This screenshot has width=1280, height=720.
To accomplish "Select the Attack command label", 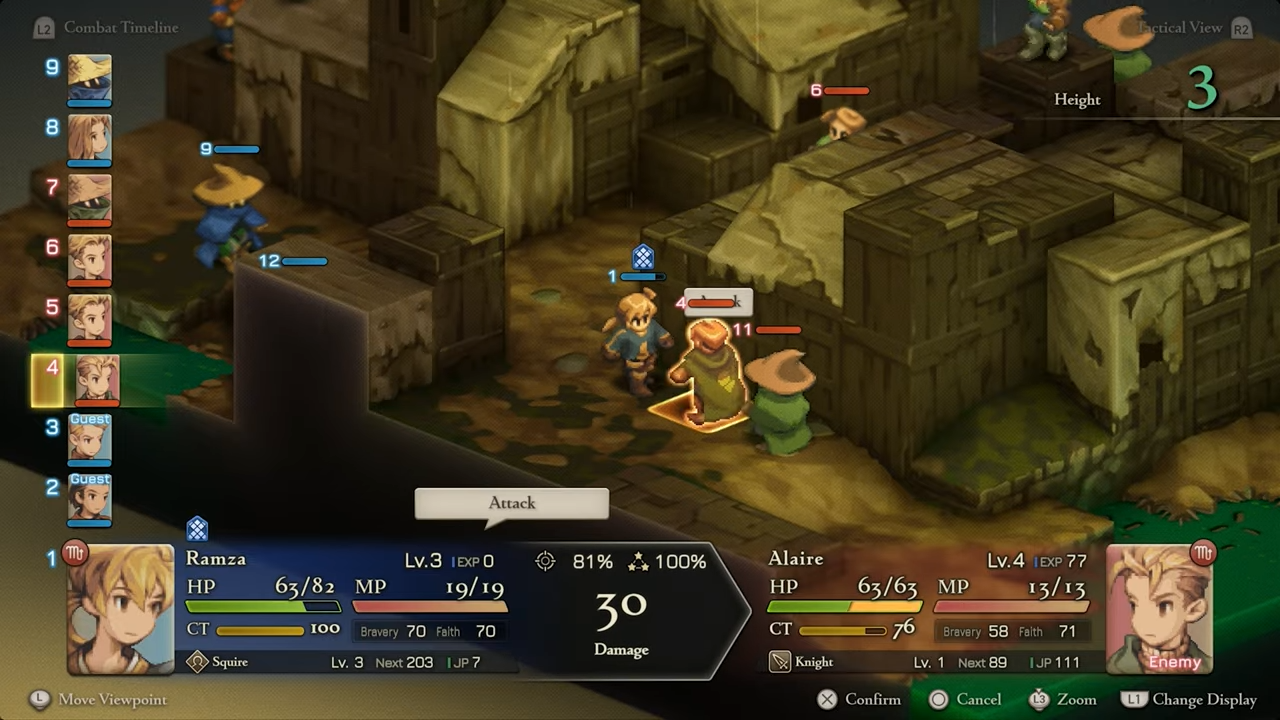I will tap(512, 503).
